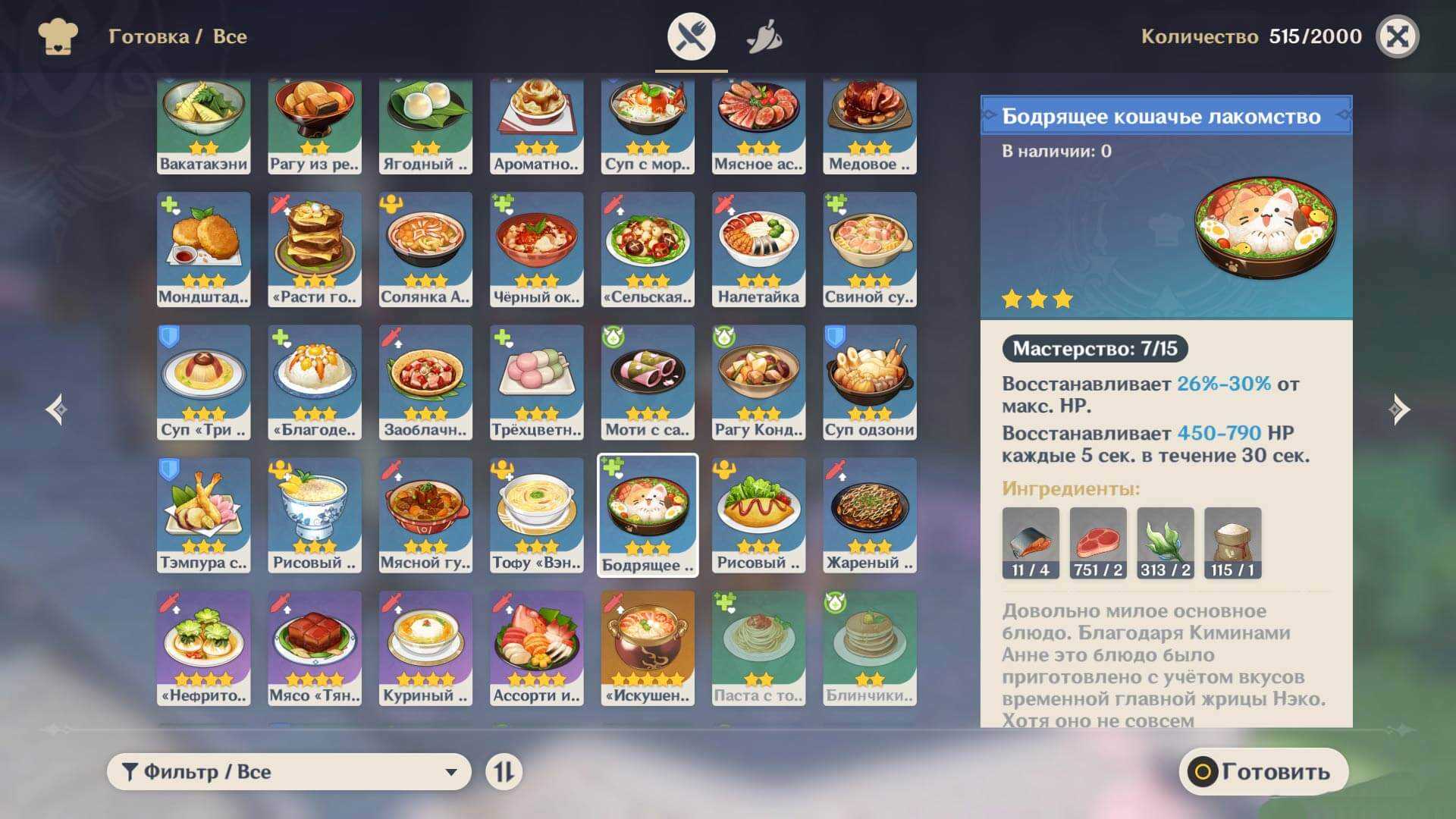Open the Фильтр / Все dropdown
1456x819 pixels.
click(289, 772)
